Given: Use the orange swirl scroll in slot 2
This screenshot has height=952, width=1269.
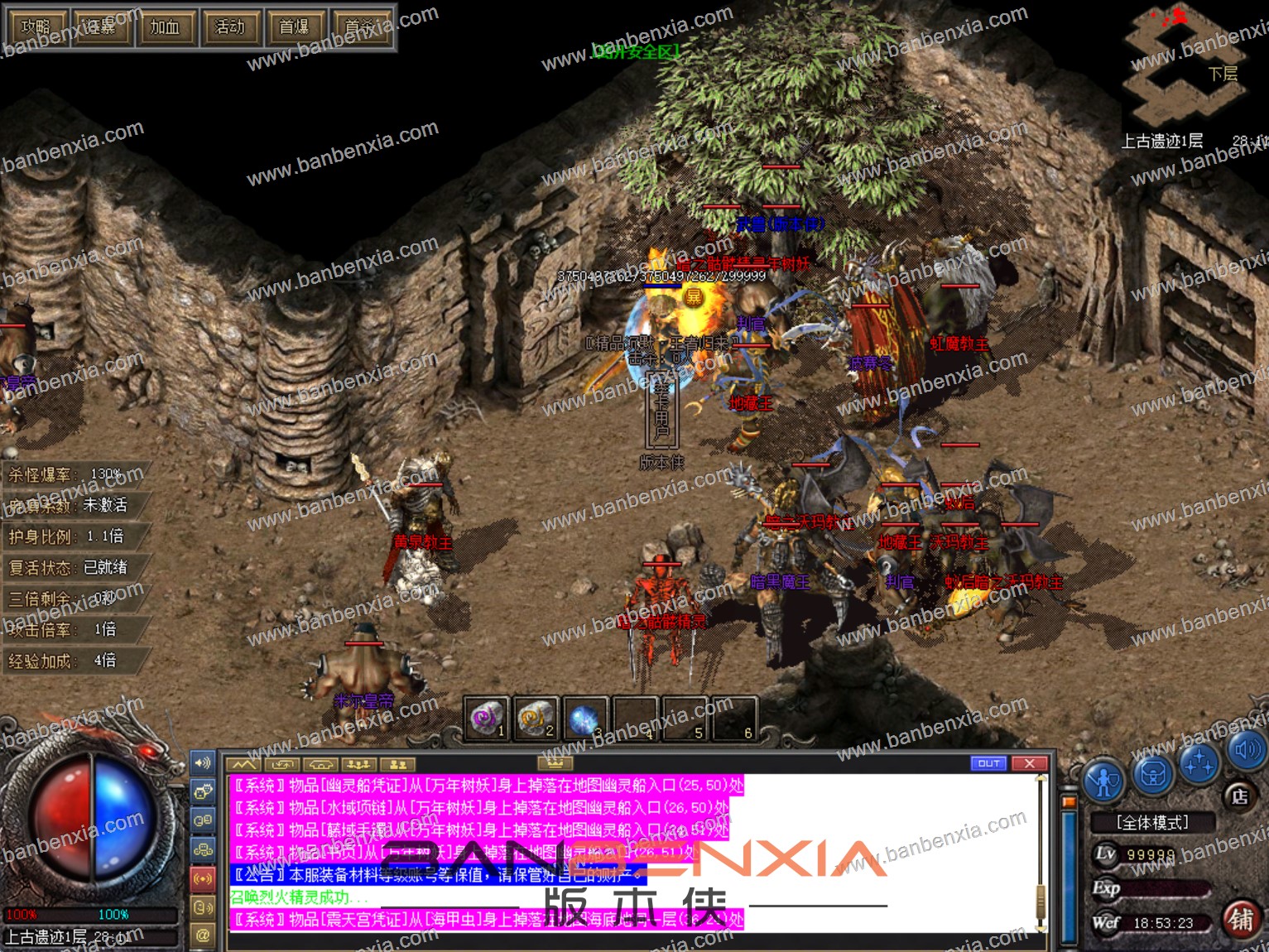Looking at the screenshot, I should (x=536, y=719).
